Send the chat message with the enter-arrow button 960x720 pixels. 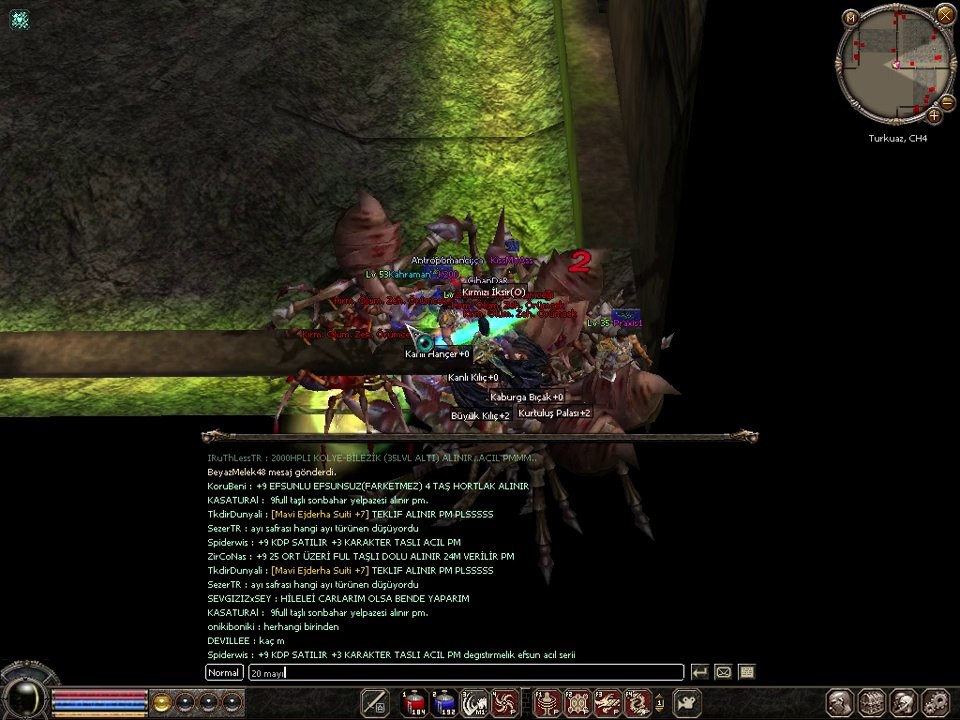click(x=700, y=673)
